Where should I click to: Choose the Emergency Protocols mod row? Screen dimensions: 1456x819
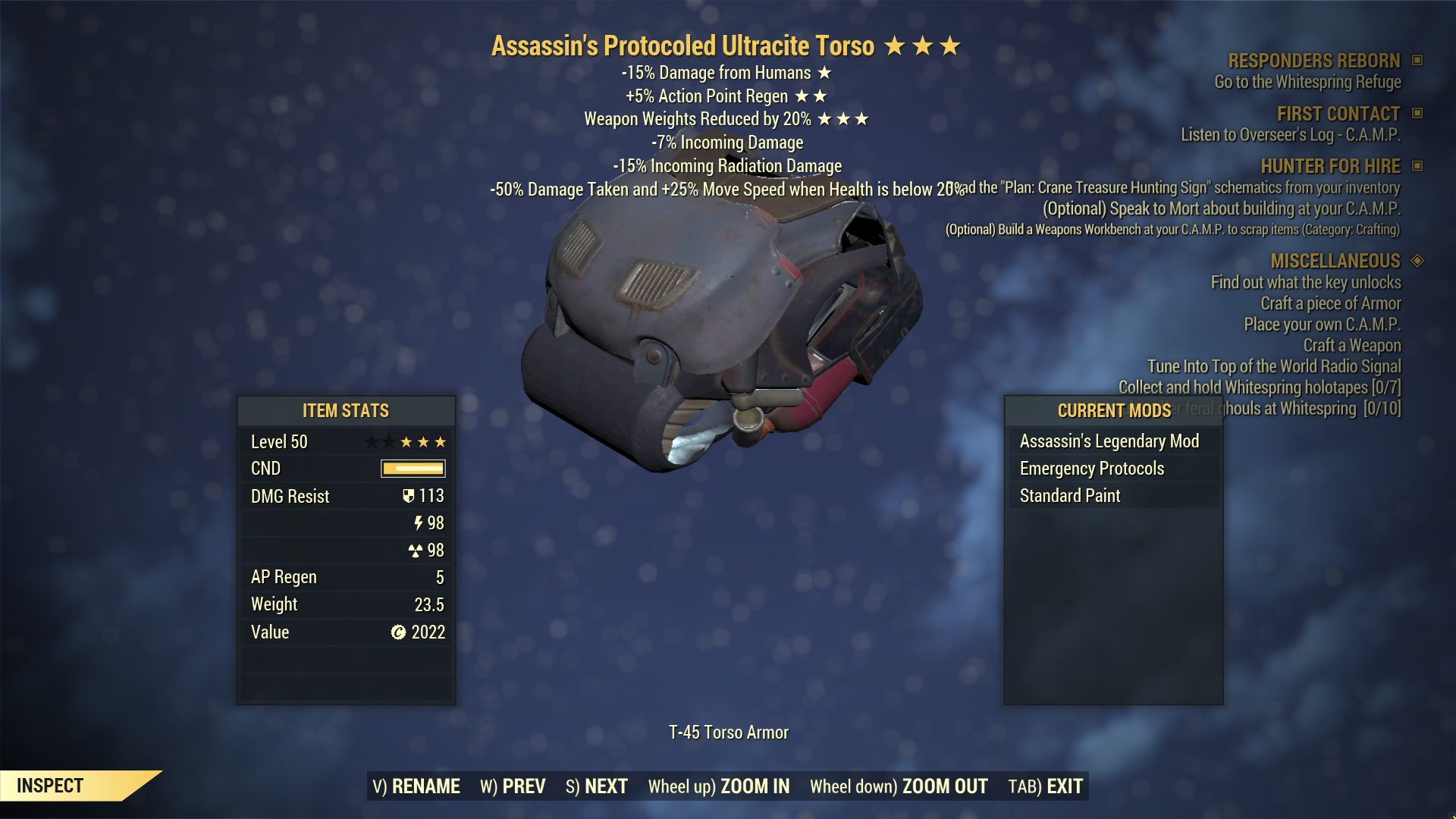point(1092,469)
